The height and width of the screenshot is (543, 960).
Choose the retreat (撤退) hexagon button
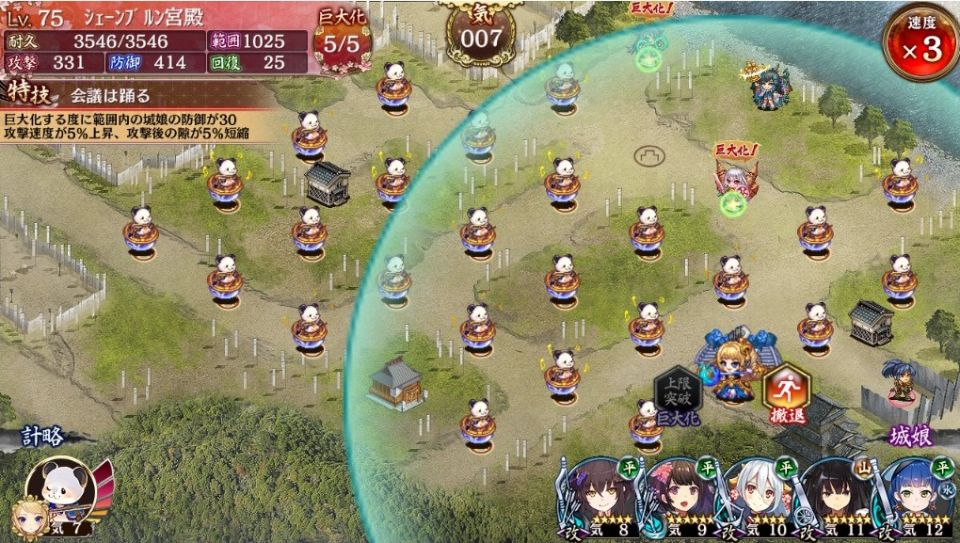[787, 392]
